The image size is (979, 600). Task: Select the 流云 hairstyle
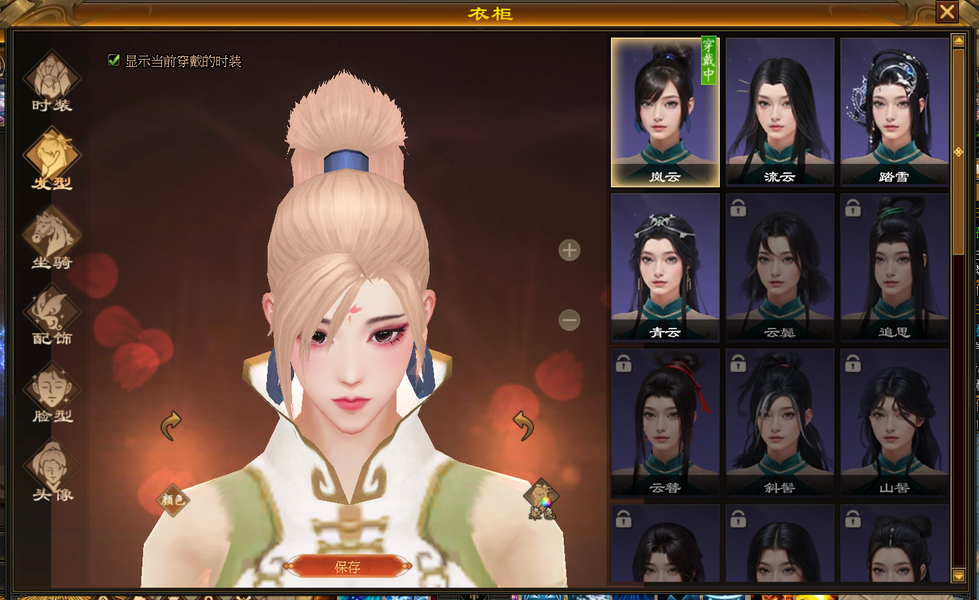[x=780, y=112]
